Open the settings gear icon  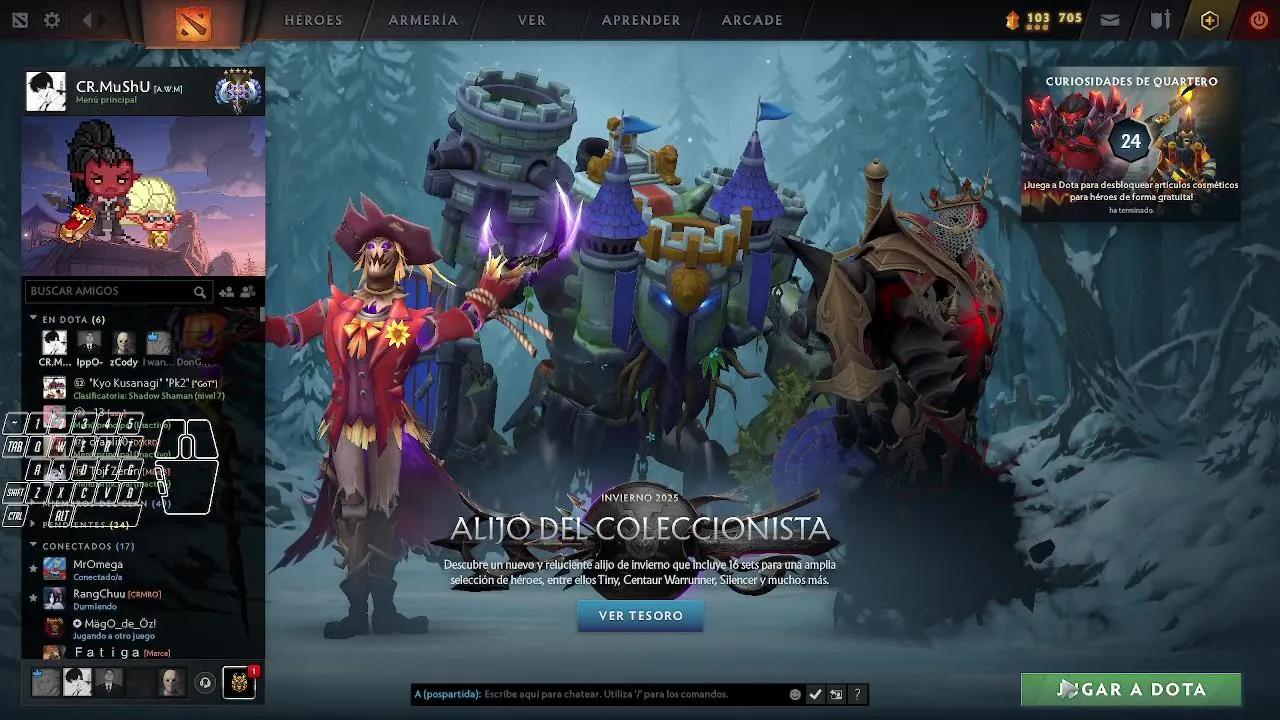(x=51, y=19)
